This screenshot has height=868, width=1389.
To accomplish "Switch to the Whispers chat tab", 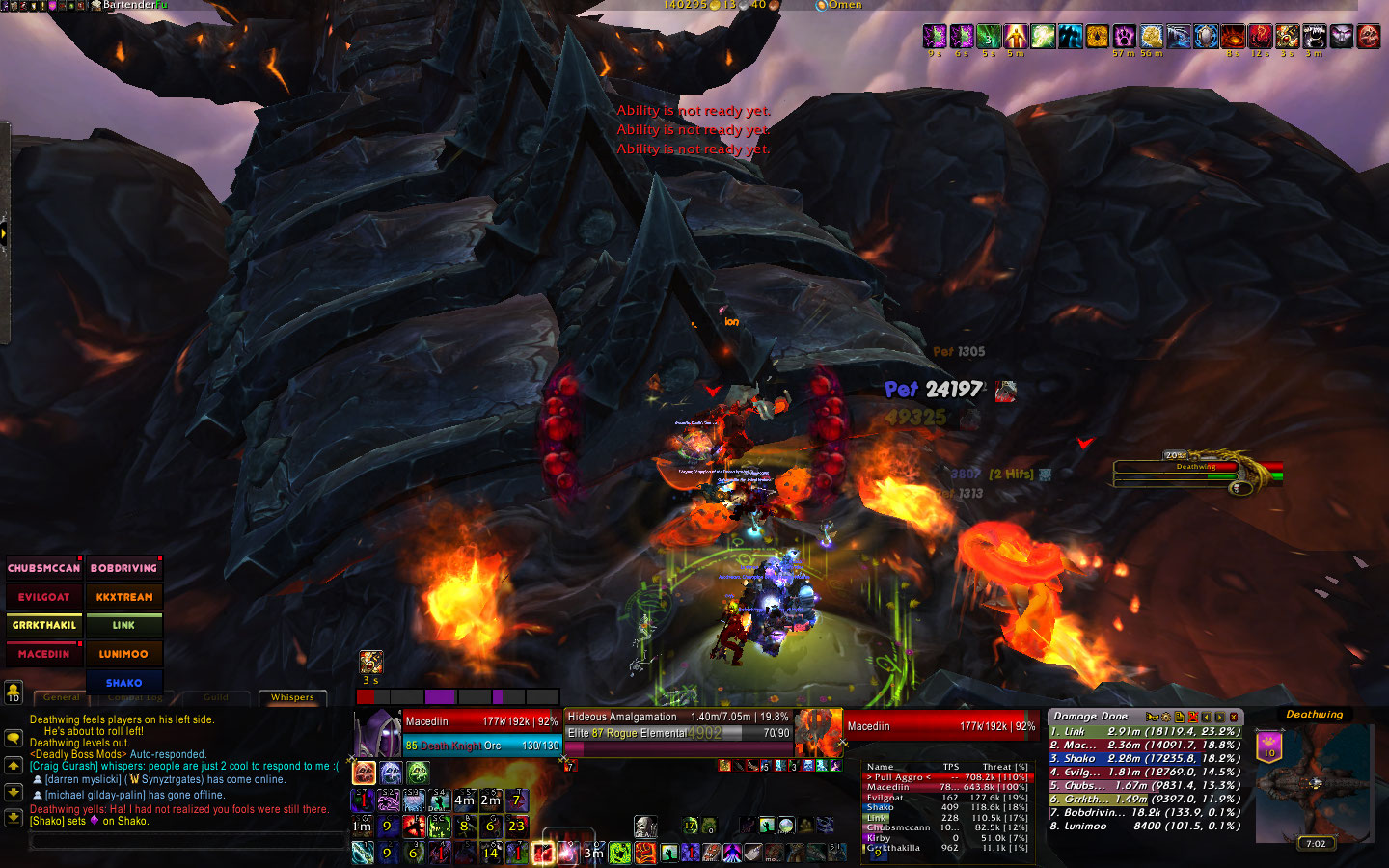I will [x=292, y=697].
